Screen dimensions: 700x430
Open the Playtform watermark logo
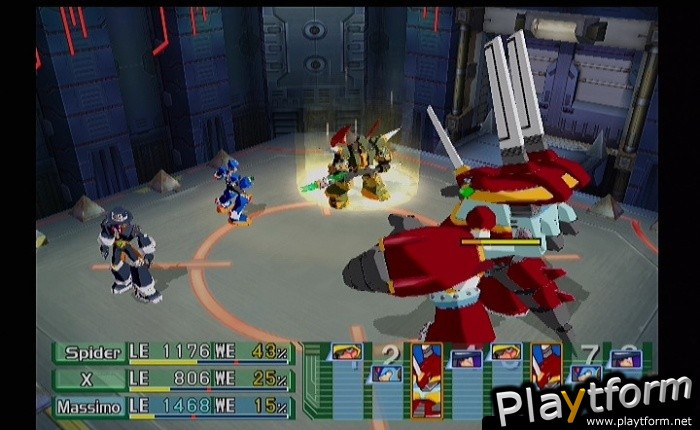[593, 402]
